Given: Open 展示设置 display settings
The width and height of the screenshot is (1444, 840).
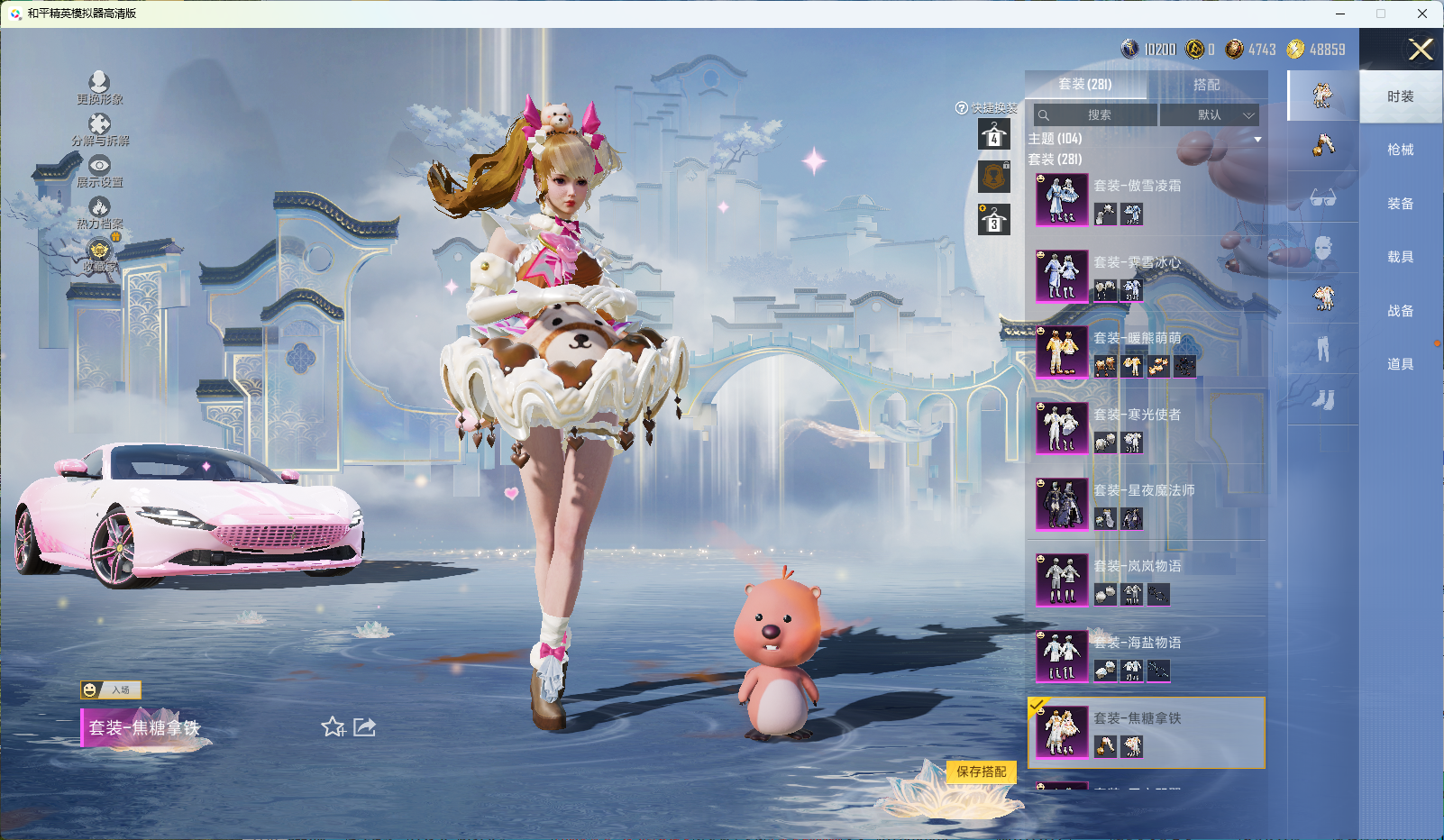Looking at the screenshot, I should click(99, 171).
